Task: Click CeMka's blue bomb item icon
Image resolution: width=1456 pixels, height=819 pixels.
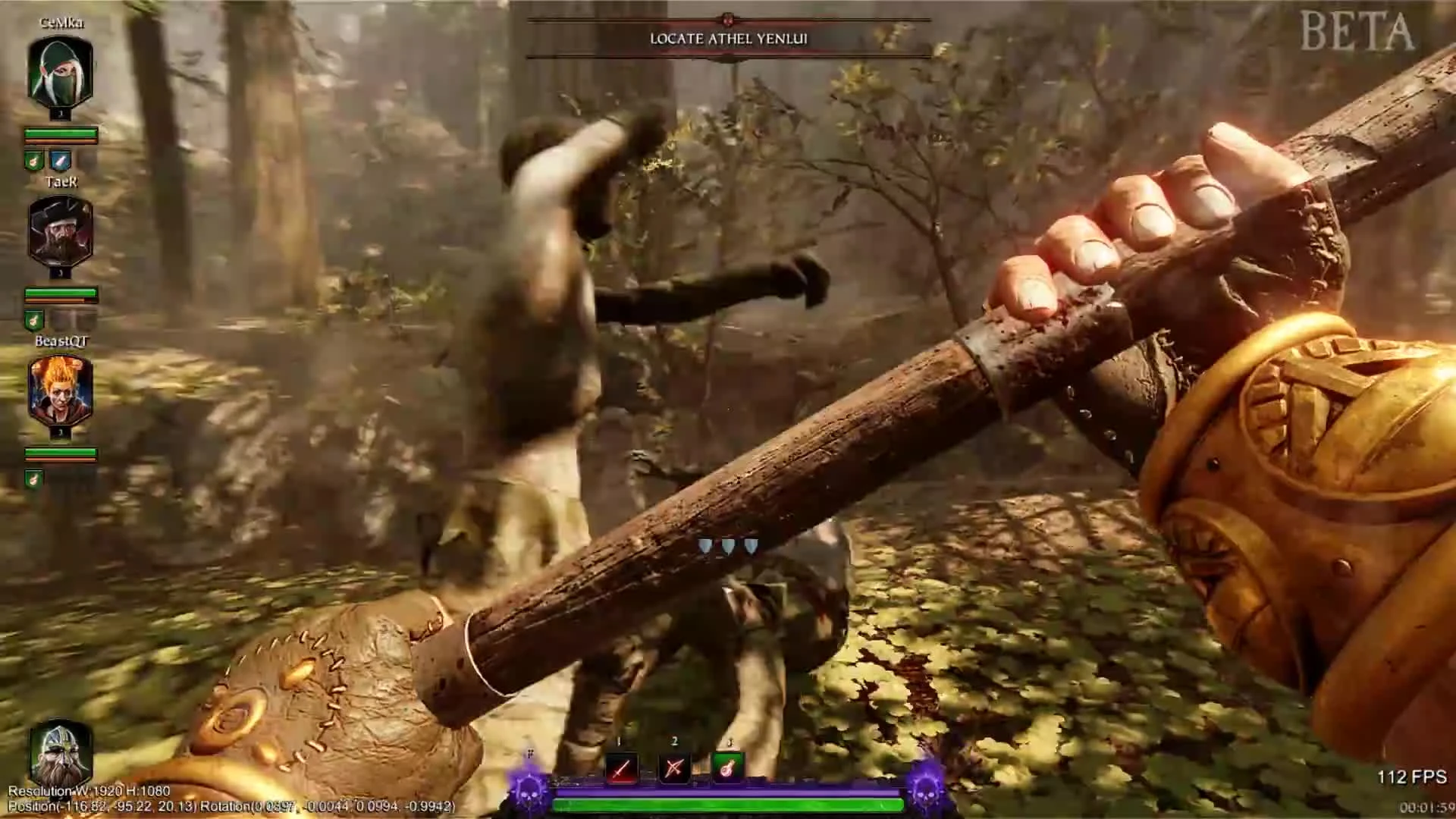Action: coord(60,160)
